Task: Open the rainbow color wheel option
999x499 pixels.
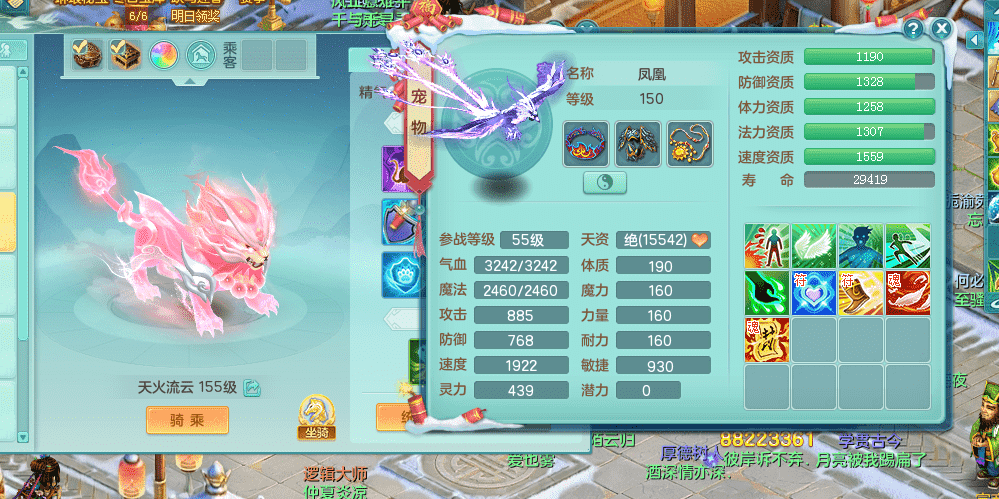Action: (x=163, y=54)
